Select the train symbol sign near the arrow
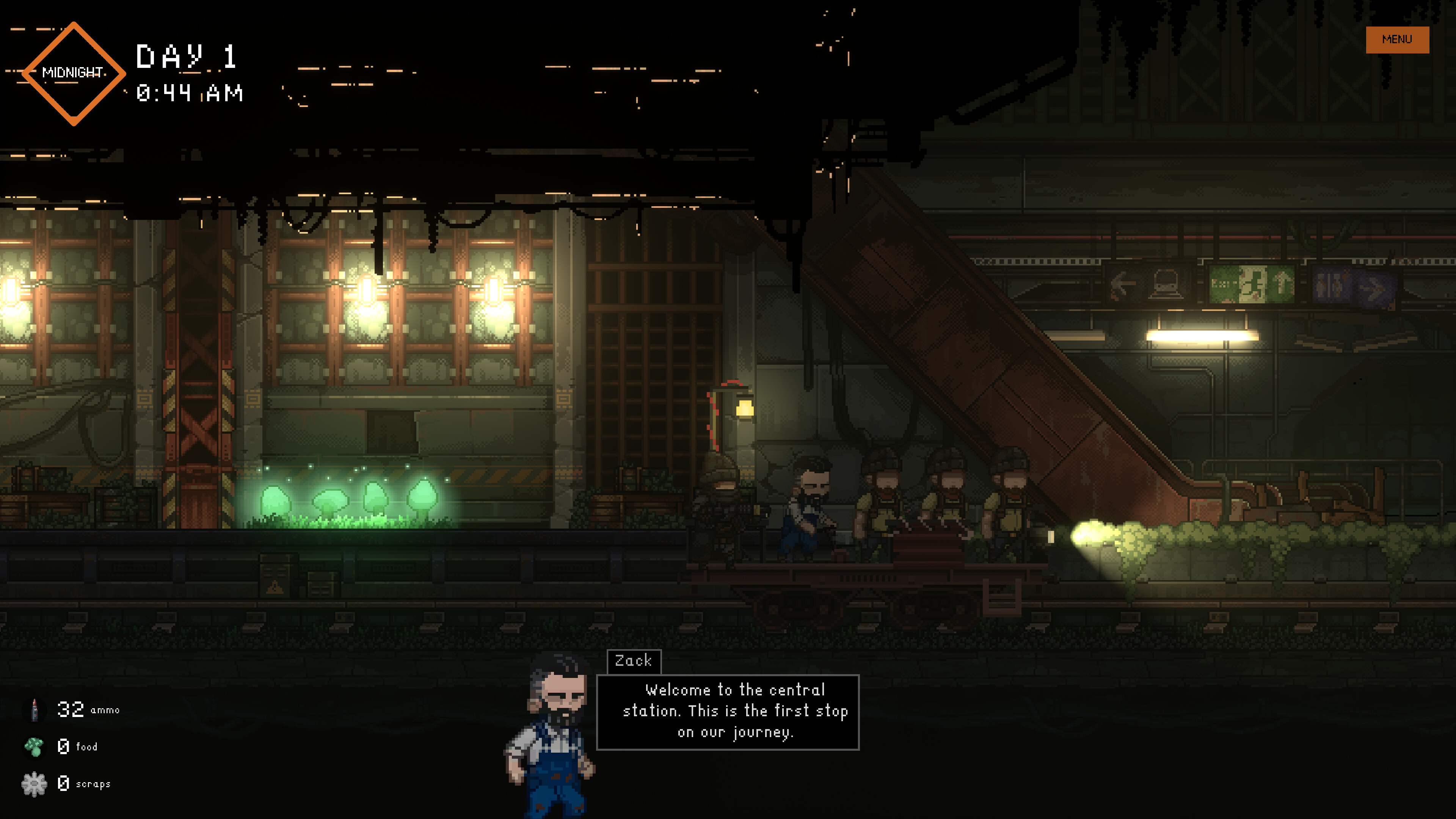This screenshot has height=819, width=1456. 1166,284
